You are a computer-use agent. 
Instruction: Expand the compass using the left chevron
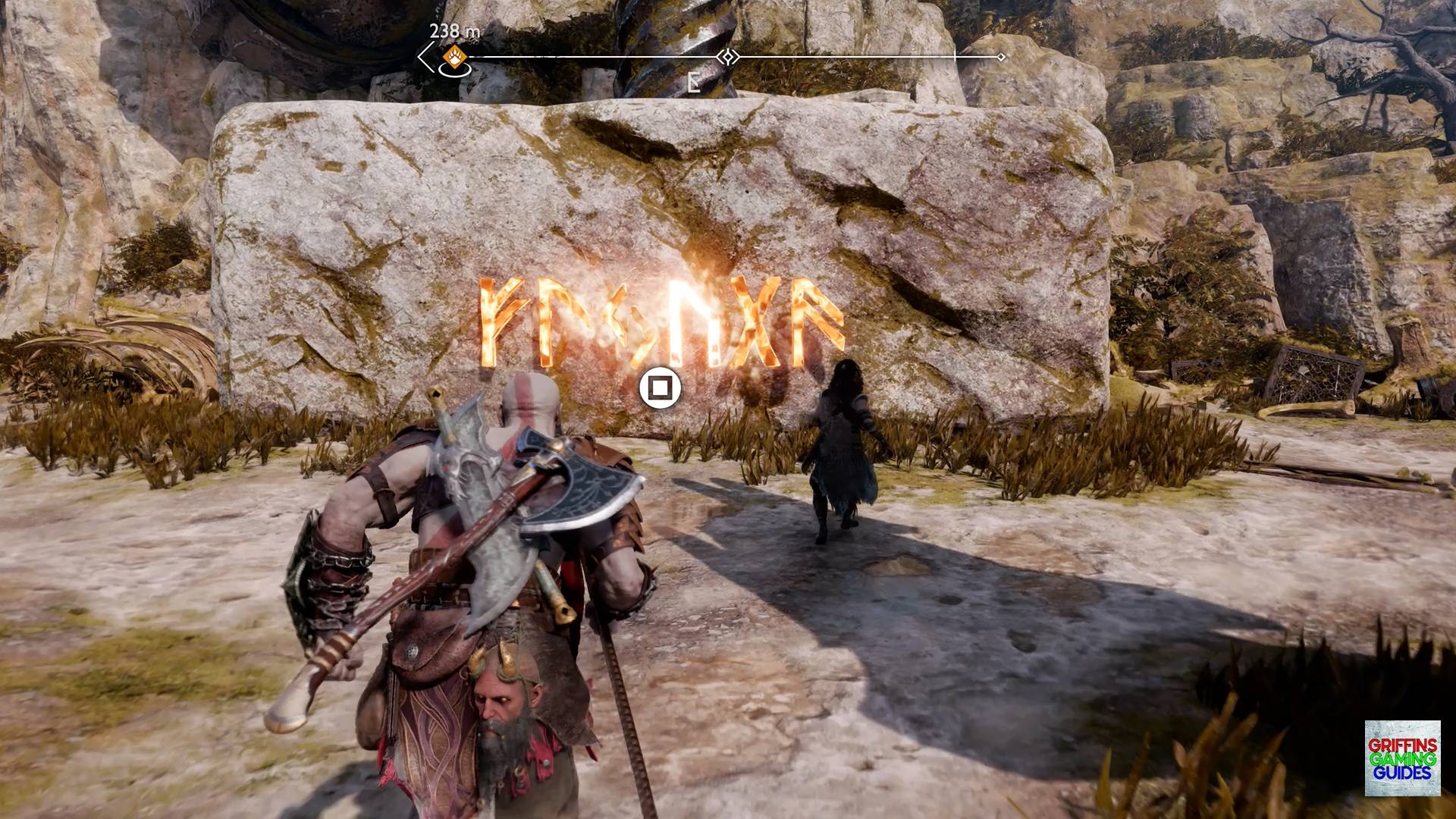click(x=423, y=55)
